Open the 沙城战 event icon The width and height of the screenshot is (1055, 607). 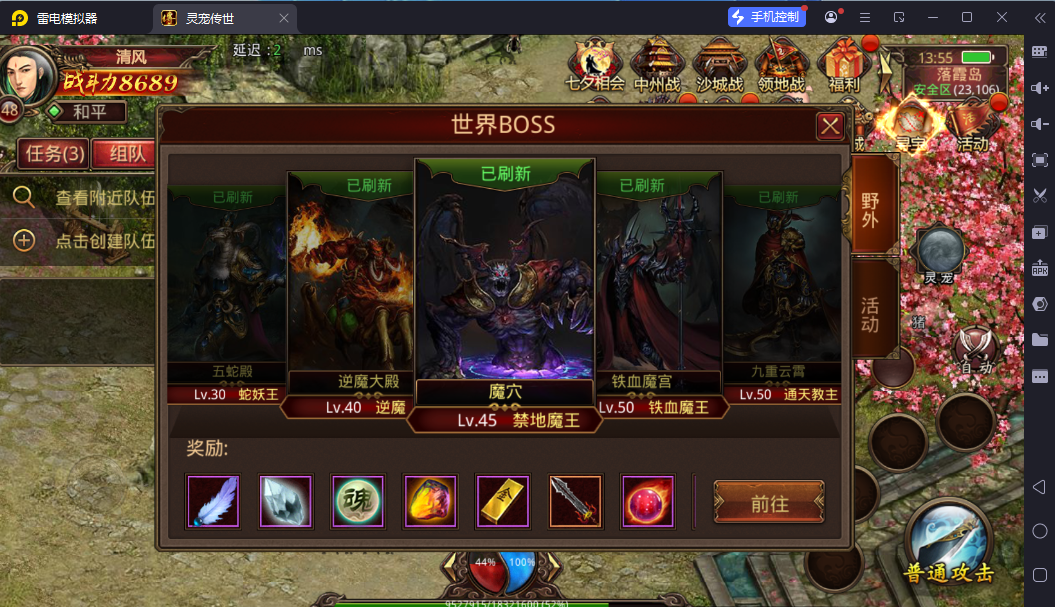coord(719,65)
